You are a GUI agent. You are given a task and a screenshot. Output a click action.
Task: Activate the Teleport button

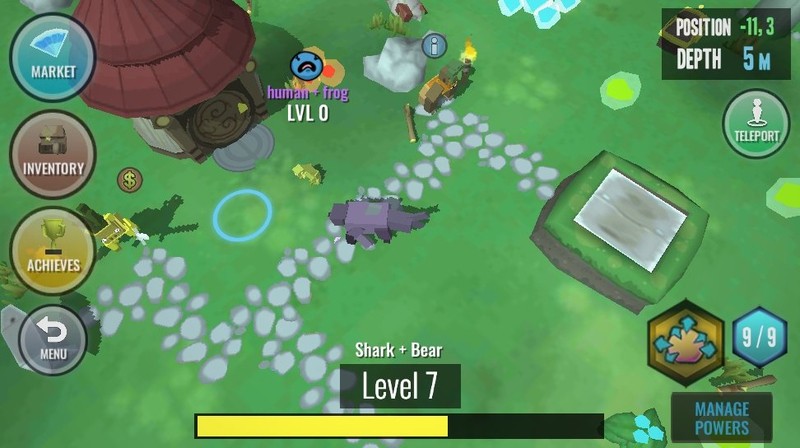point(756,123)
